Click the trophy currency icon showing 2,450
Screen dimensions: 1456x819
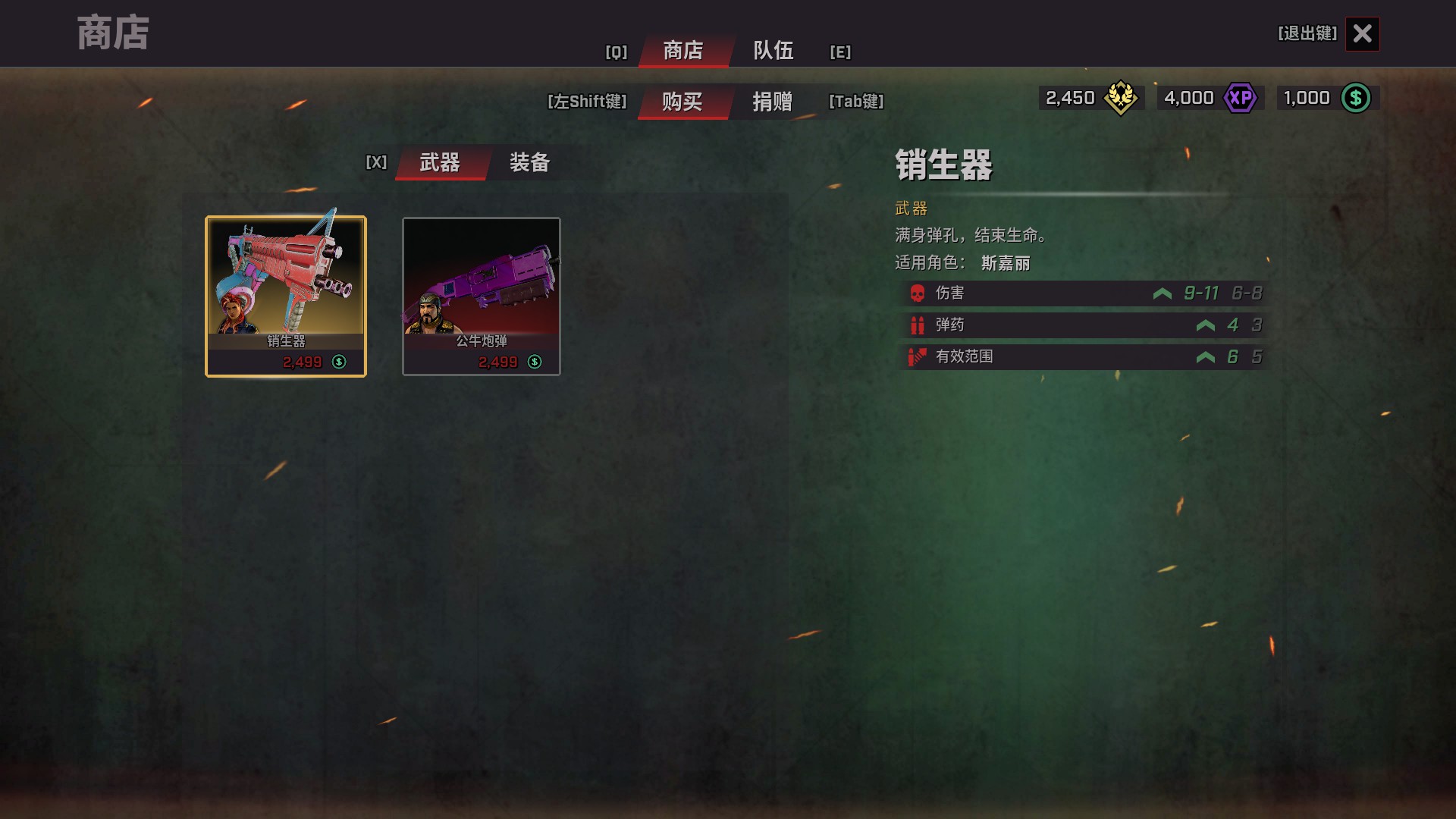pos(1121,98)
